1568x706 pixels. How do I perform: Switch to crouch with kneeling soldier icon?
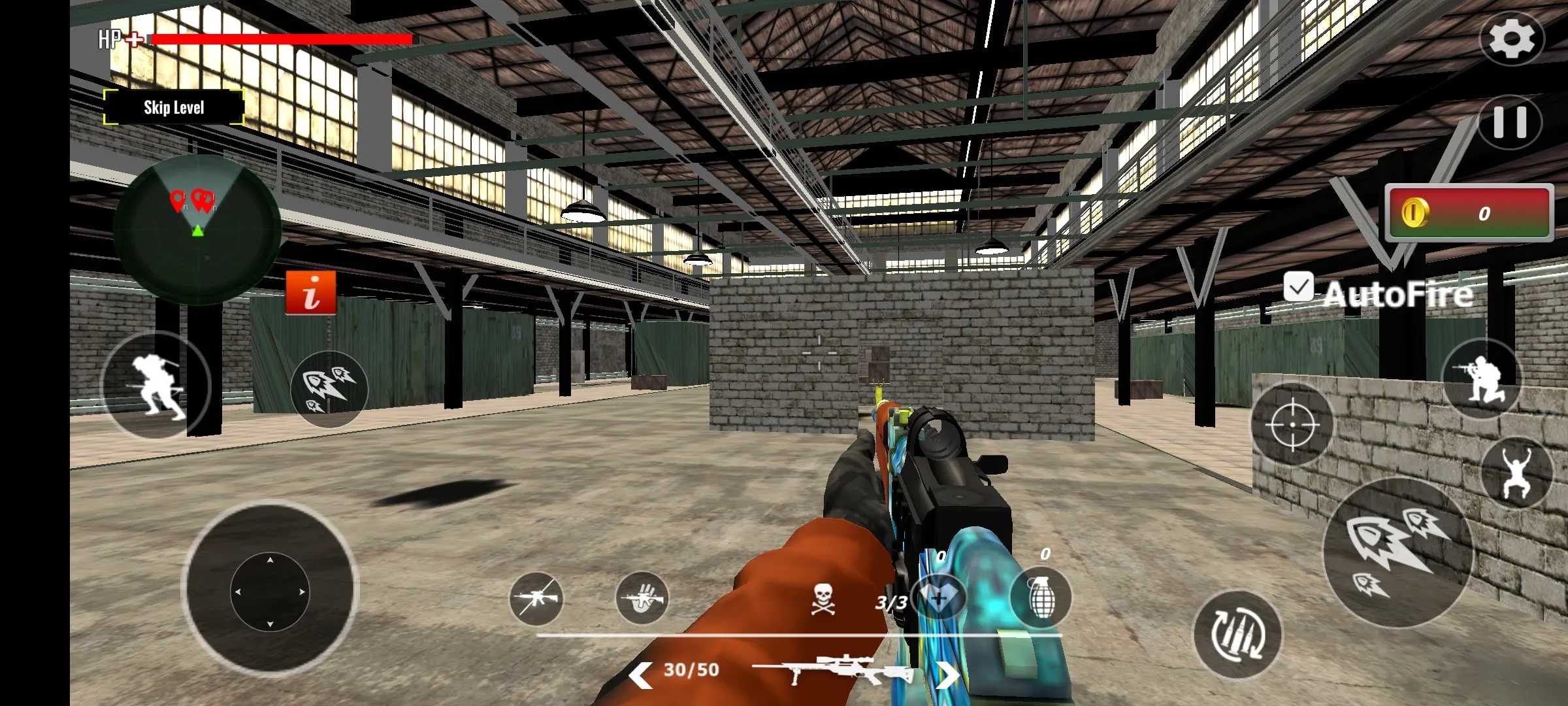pyautogui.click(x=1481, y=379)
